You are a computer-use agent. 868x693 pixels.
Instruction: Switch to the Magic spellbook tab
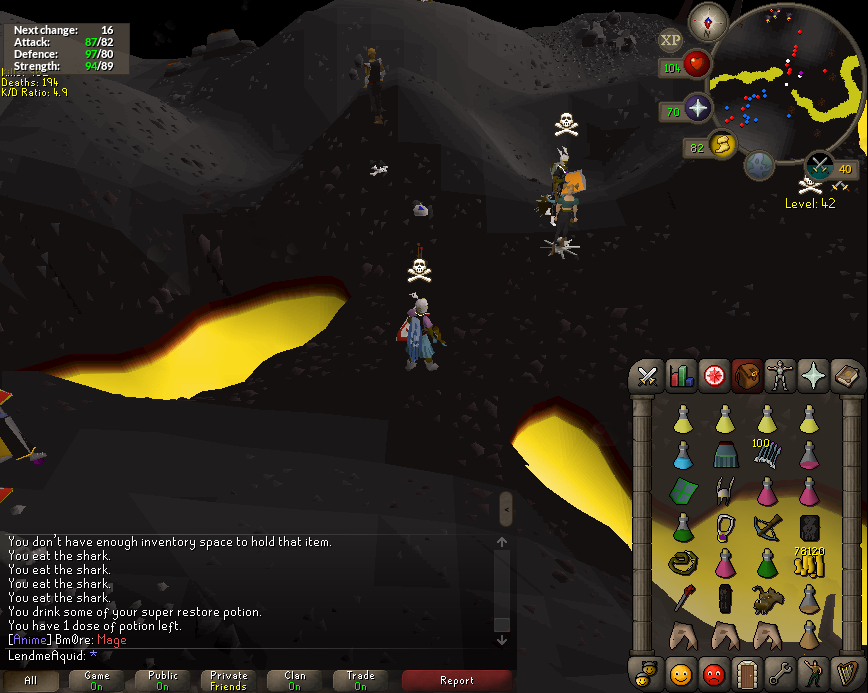tap(846, 377)
